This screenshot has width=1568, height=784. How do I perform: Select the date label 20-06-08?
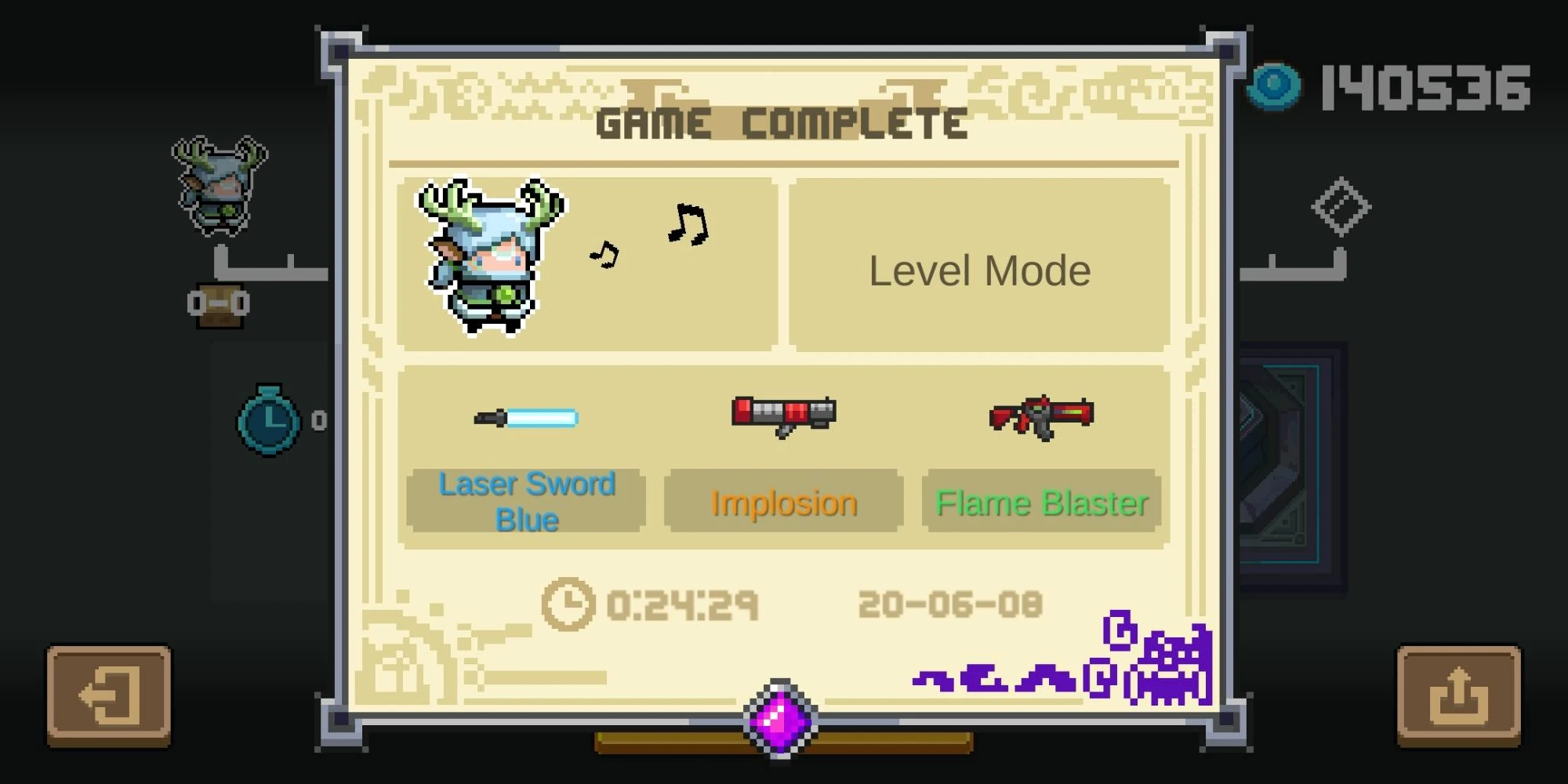coord(953,602)
